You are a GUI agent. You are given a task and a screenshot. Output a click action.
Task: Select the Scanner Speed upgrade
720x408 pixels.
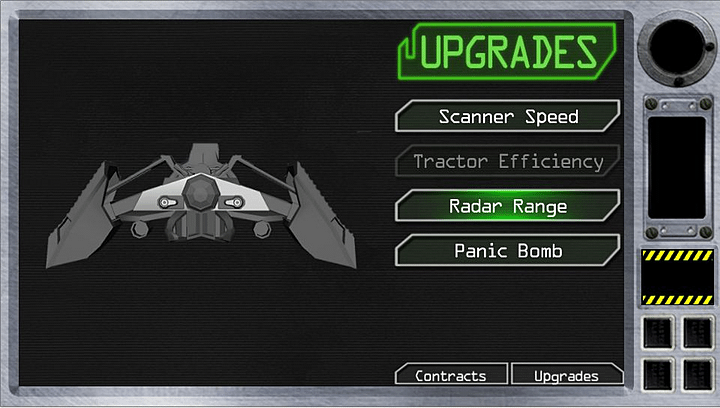click(508, 117)
